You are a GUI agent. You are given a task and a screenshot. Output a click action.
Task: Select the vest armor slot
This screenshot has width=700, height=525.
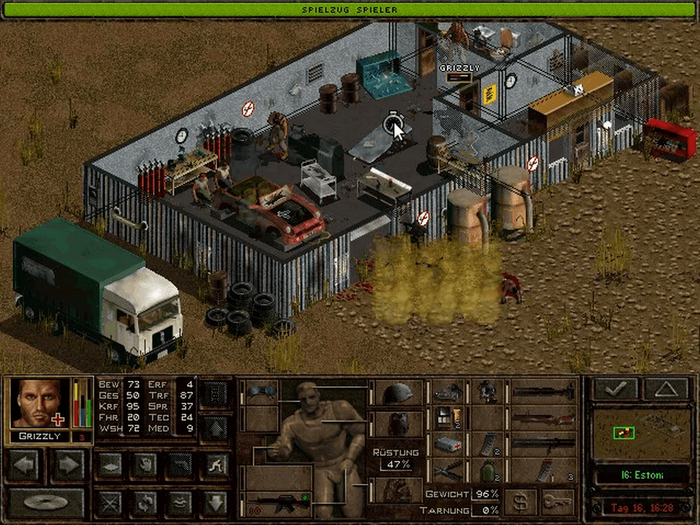pyautogui.click(x=398, y=423)
